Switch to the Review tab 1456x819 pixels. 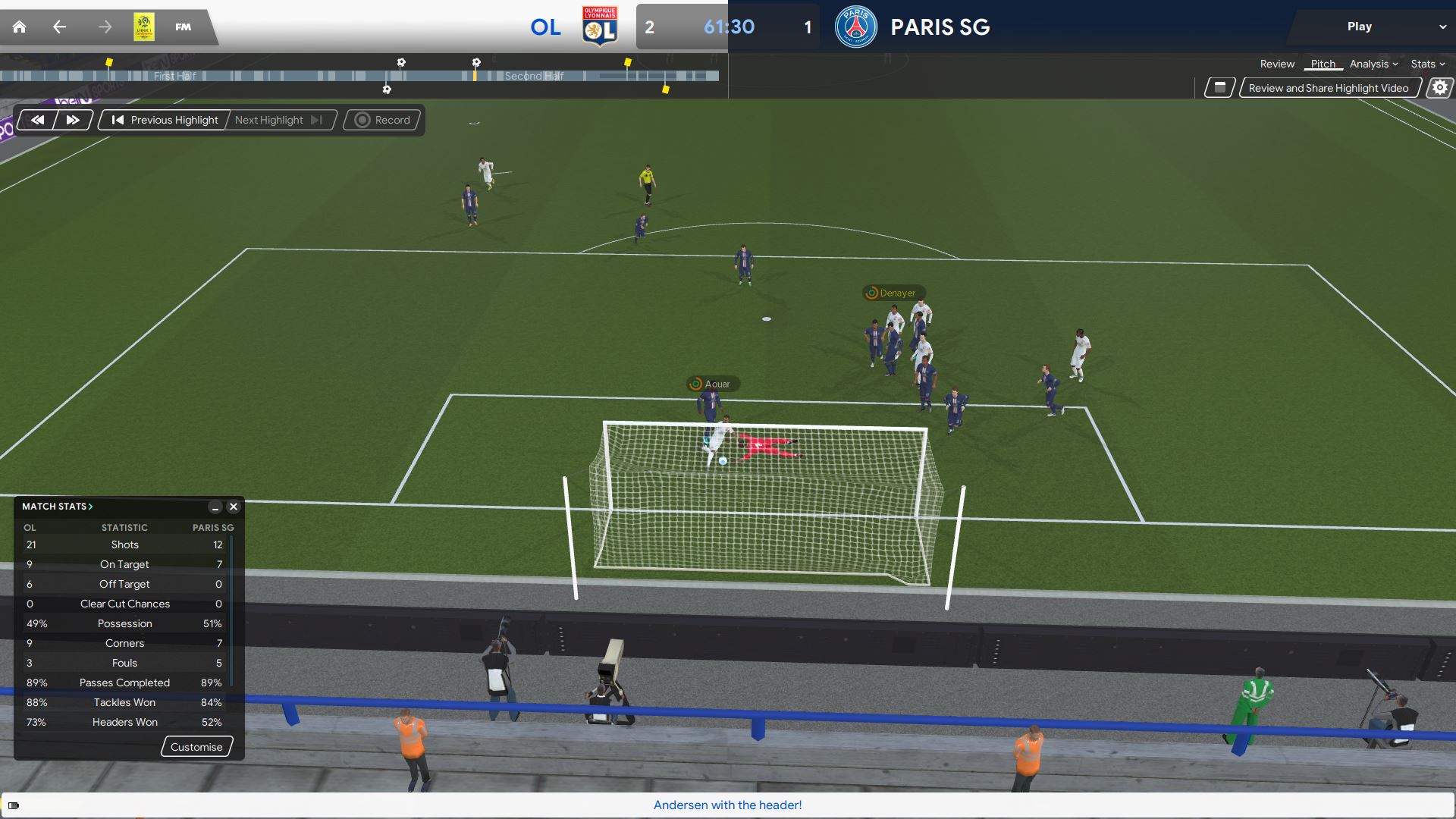(x=1277, y=64)
